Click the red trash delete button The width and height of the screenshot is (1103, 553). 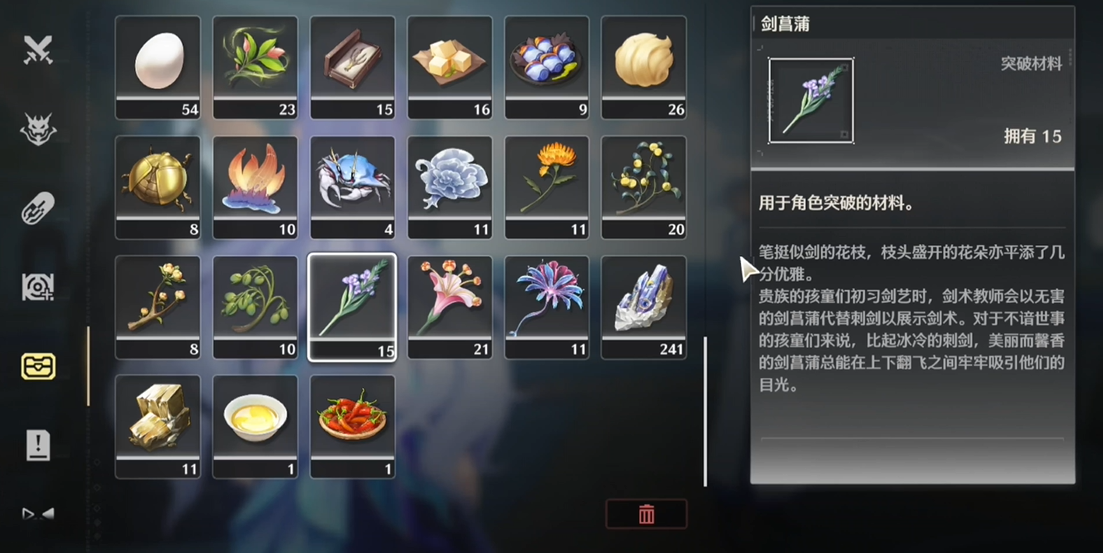(x=646, y=514)
